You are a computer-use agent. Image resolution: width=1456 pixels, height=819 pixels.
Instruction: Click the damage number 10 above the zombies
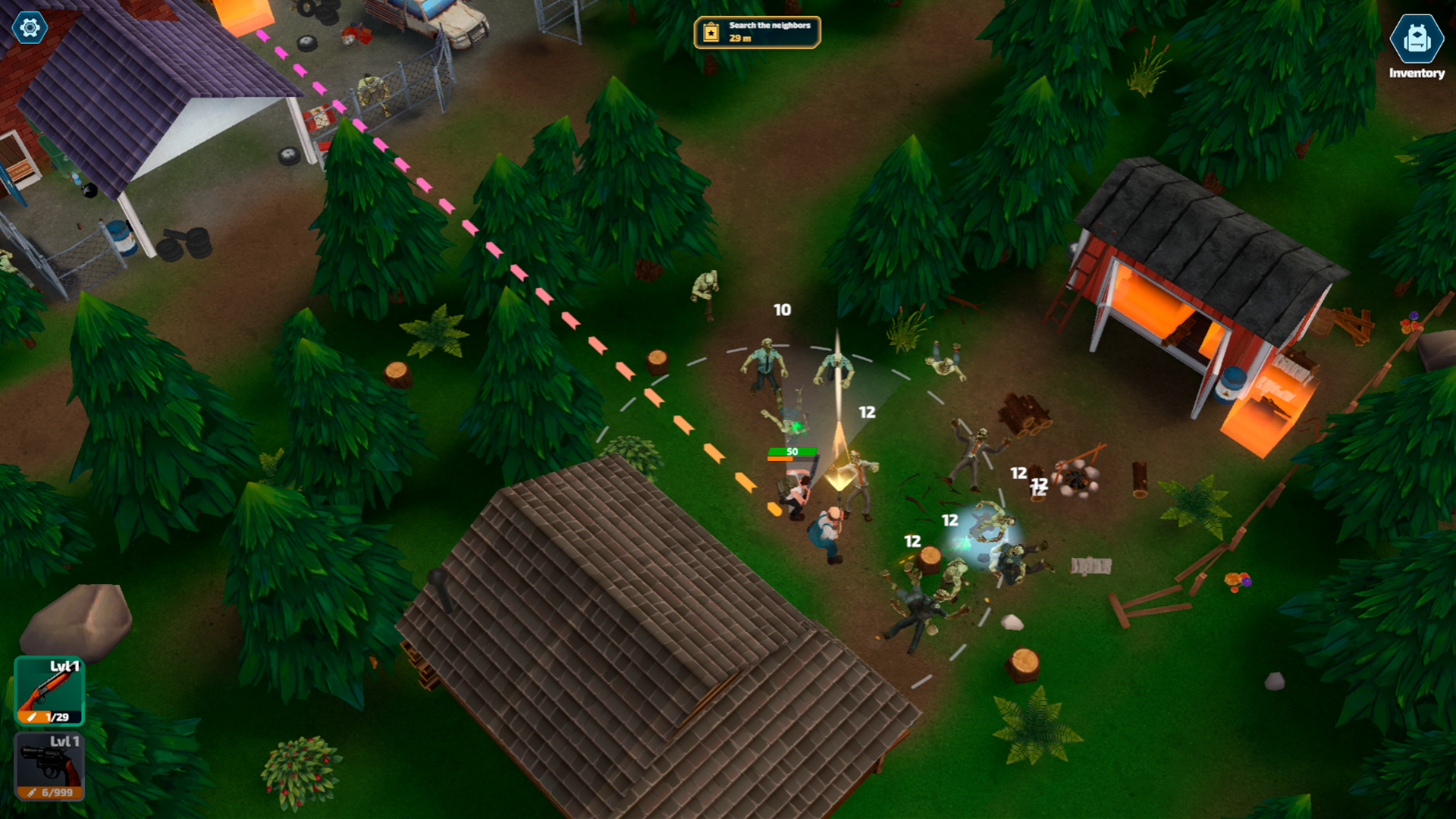tap(781, 309)
